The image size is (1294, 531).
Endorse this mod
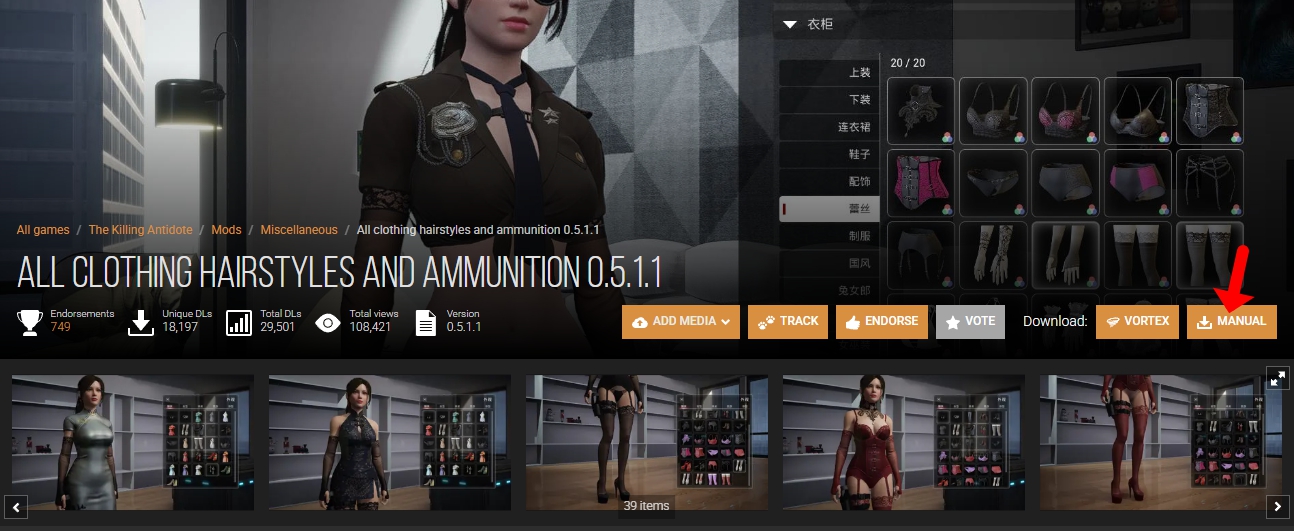coord(882,322)
